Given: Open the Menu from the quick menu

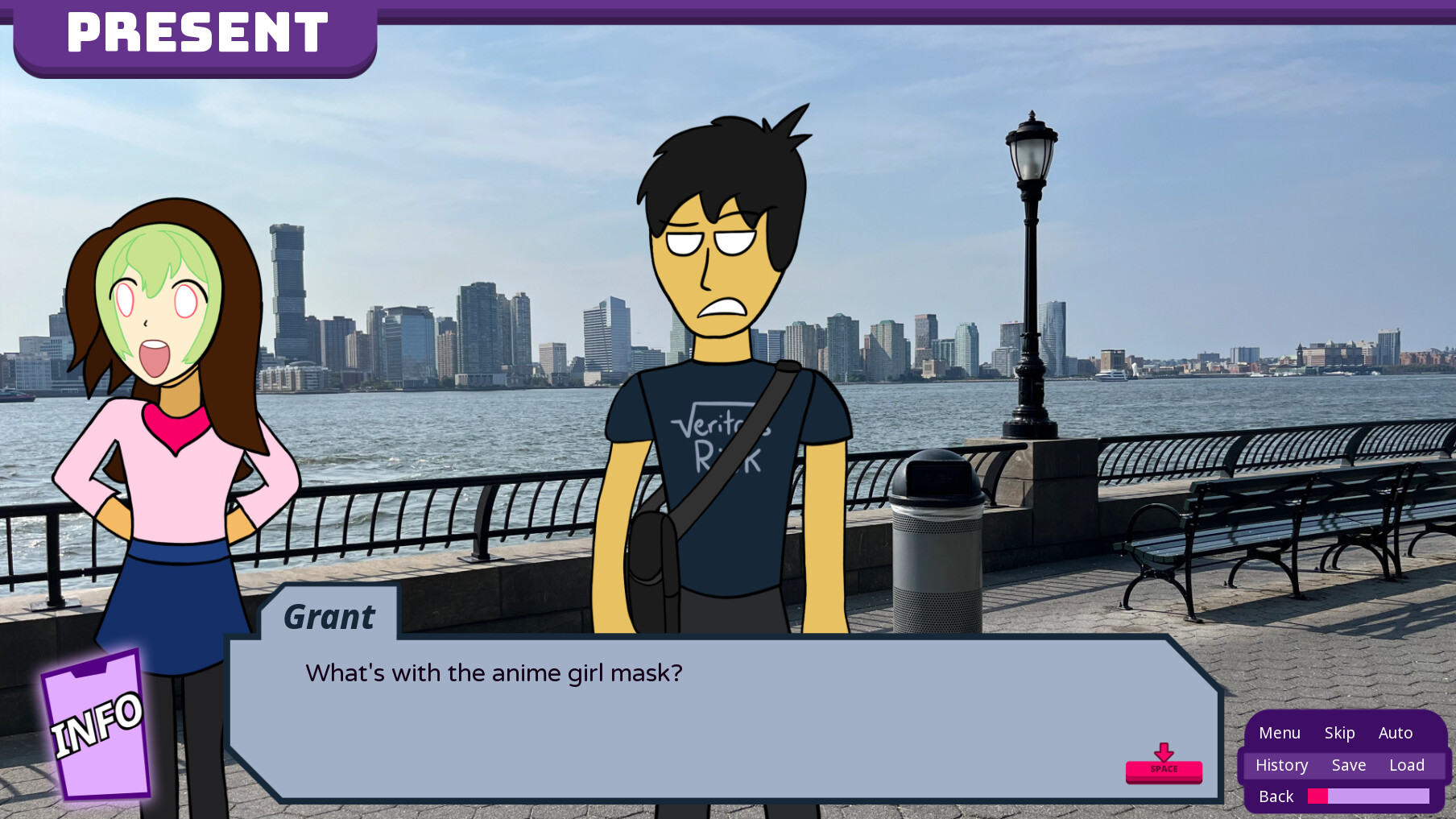Looking at the screenshot, I should click(1279, 733).
